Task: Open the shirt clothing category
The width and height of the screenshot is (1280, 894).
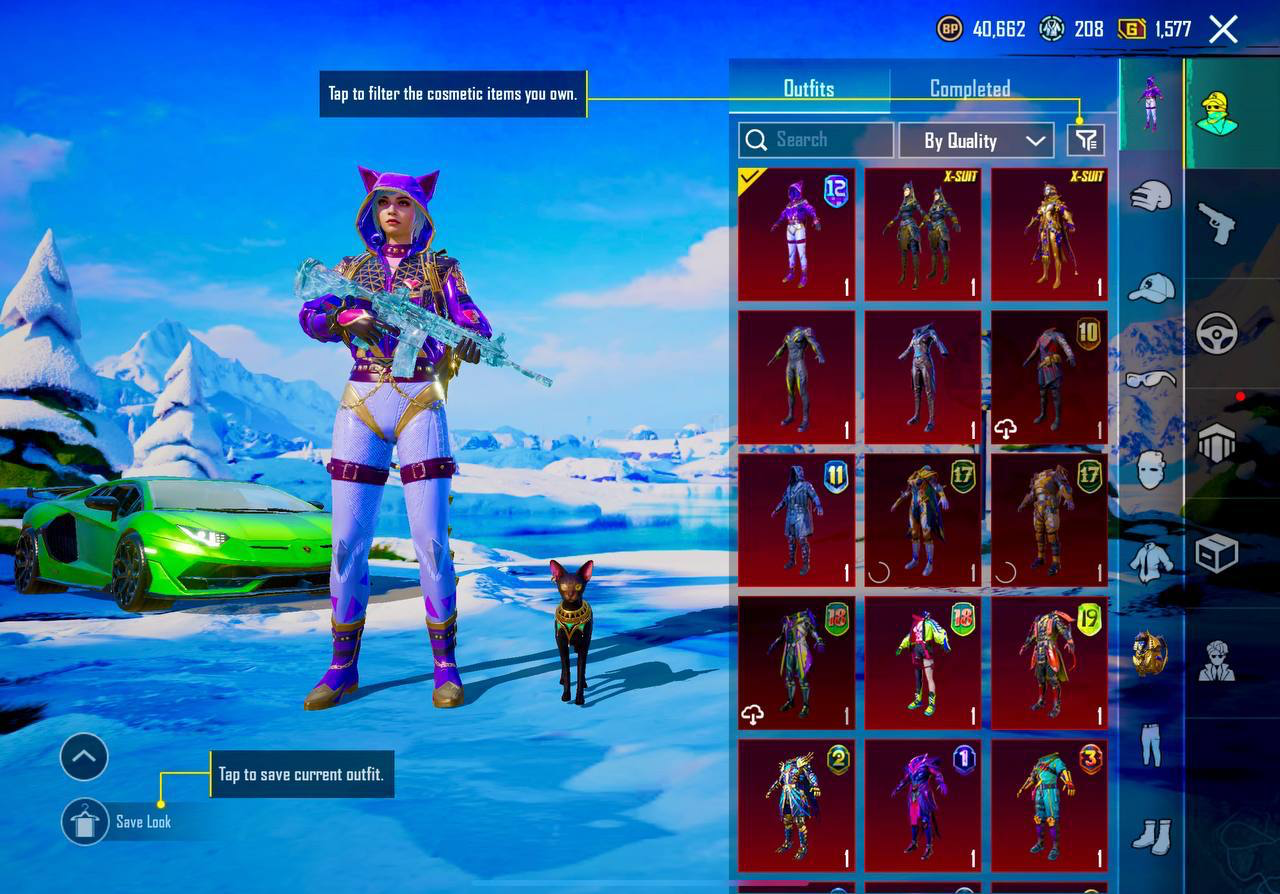Action: [1151, 562]
